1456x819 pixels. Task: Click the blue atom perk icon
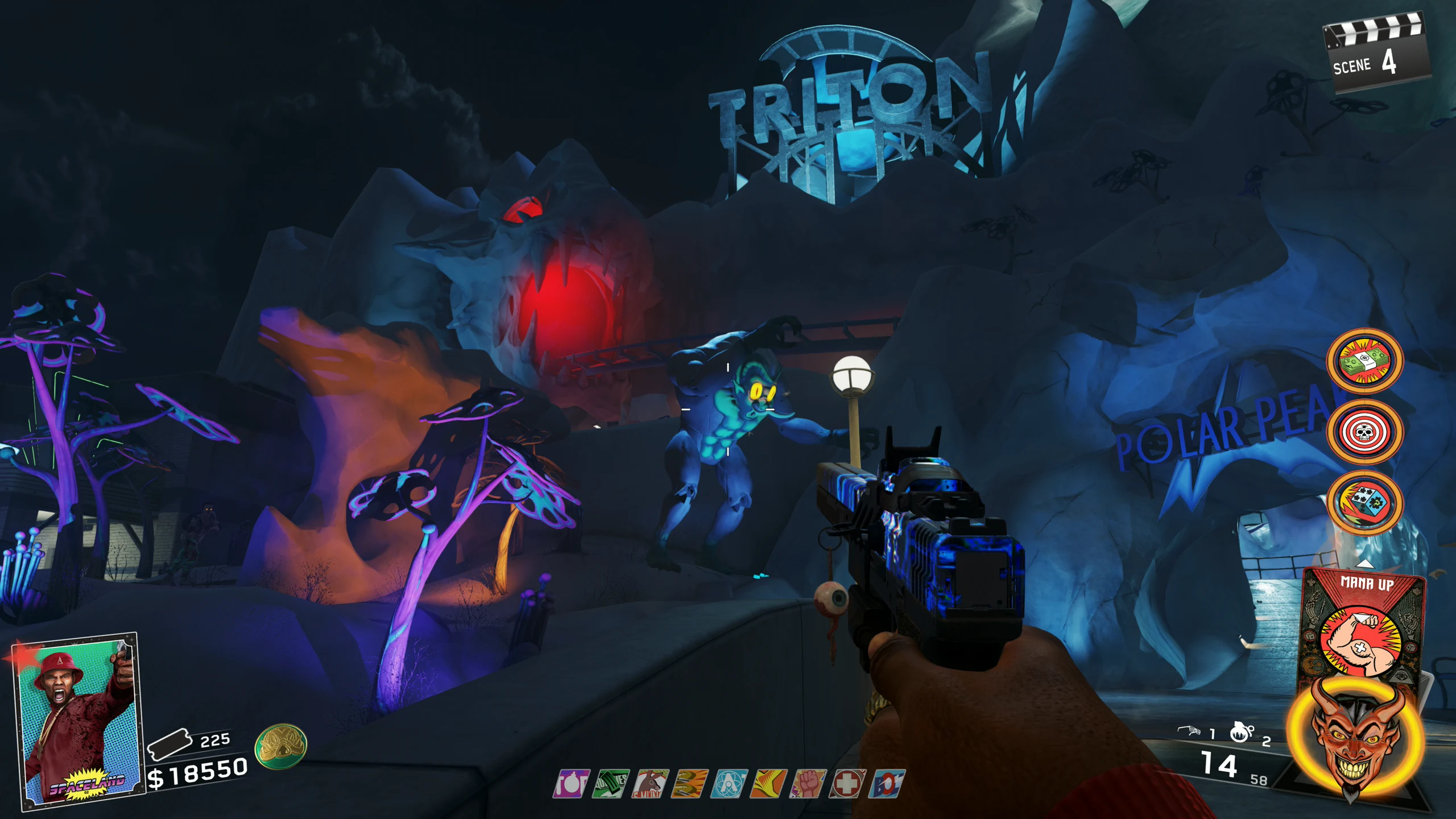click(x=729, y=784)
